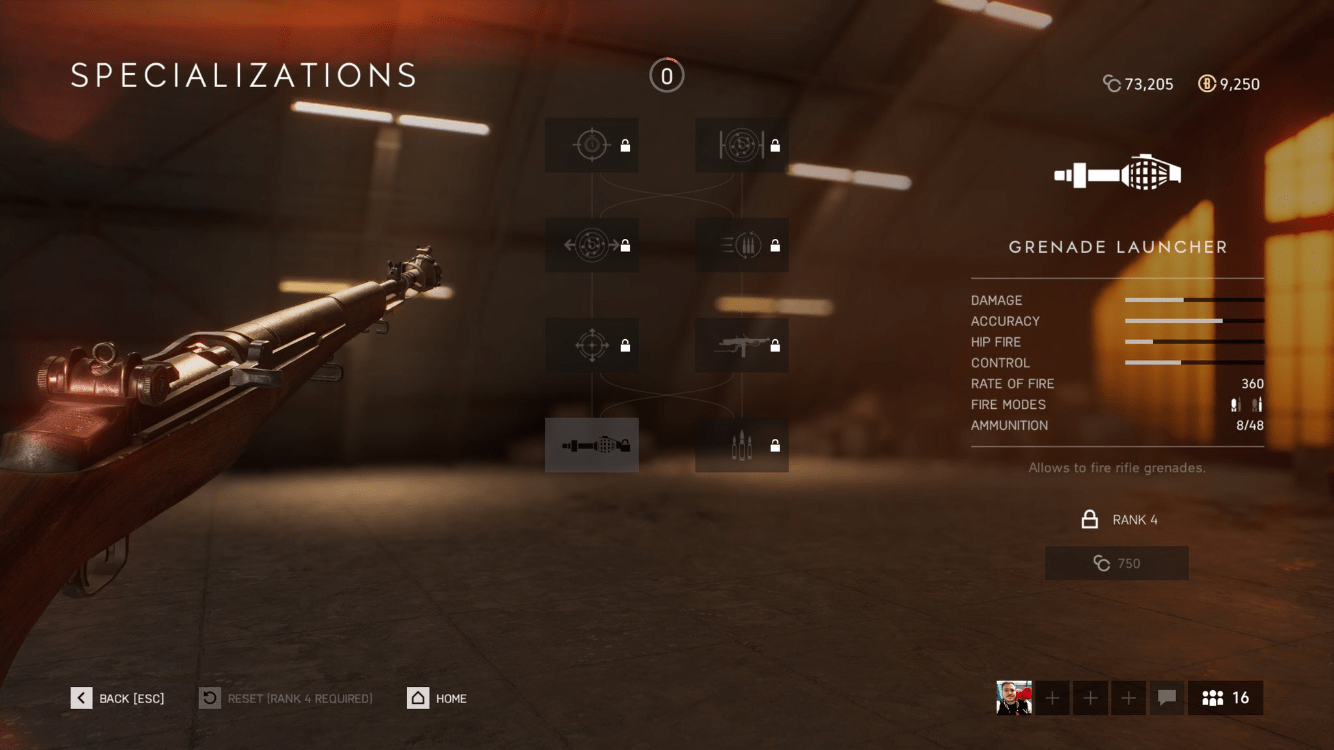Click the grenade launcher weapon image preview

1117,172
